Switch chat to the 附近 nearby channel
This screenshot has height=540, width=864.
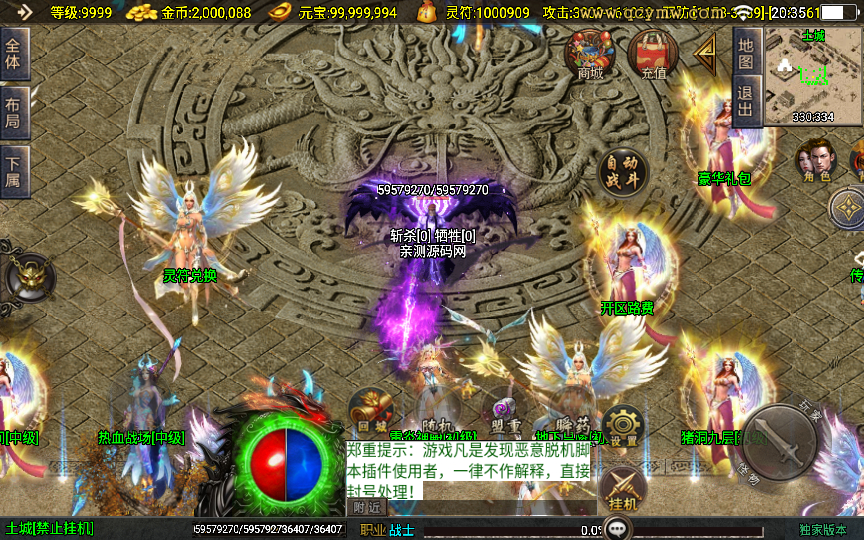[368, 507]
